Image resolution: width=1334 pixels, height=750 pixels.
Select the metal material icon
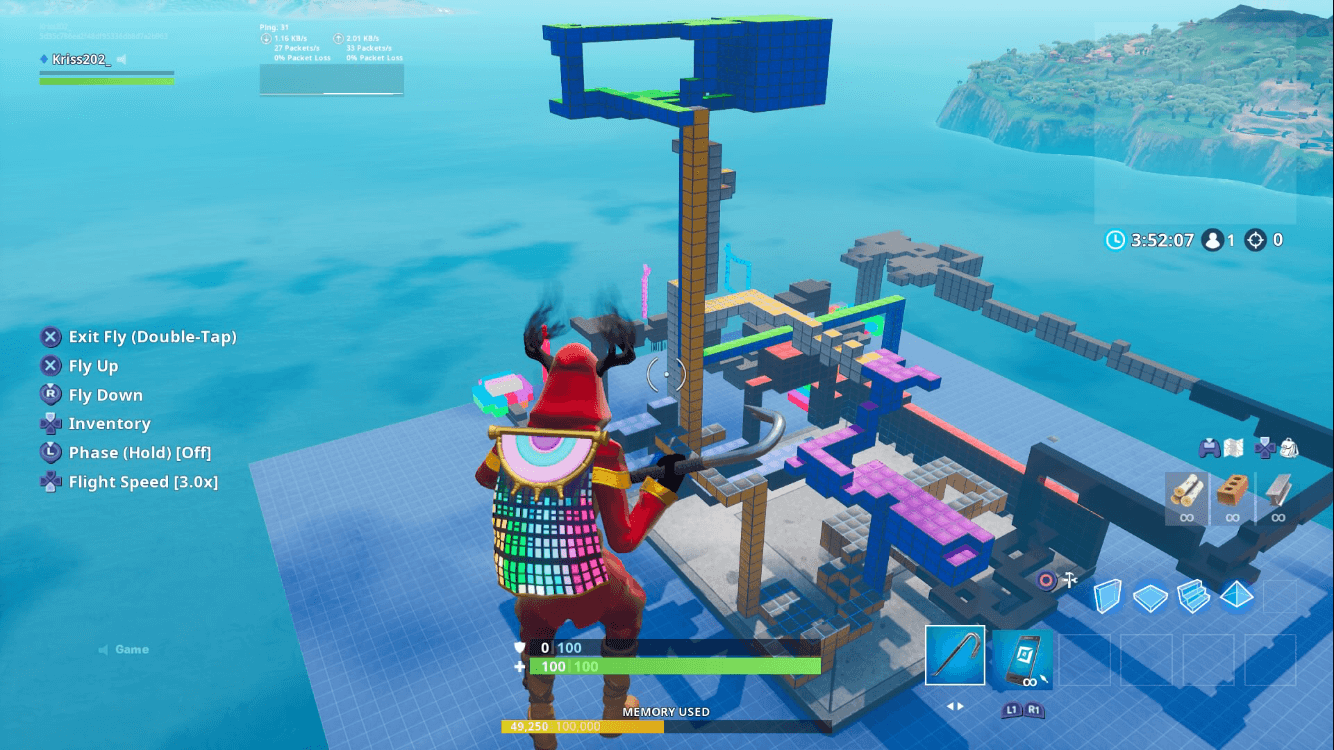point(1277,493)
